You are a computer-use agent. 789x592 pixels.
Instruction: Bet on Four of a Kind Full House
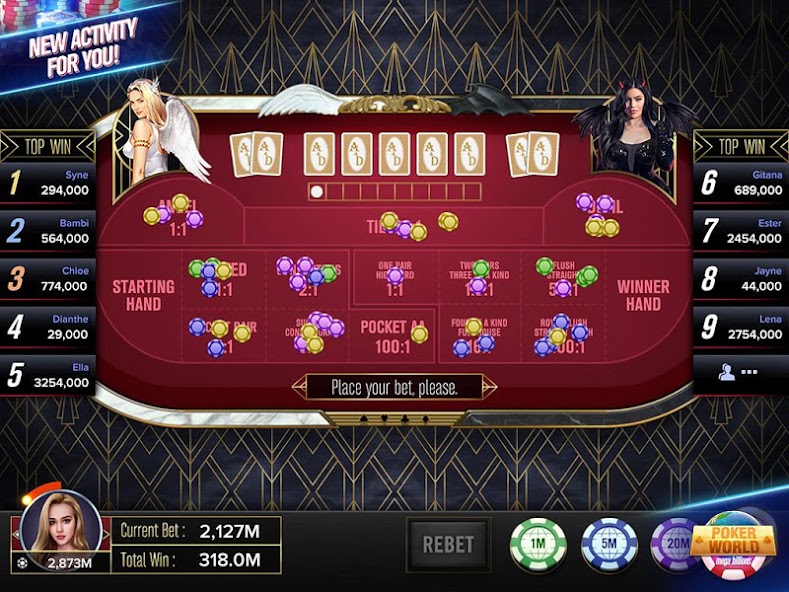(478, 335)
